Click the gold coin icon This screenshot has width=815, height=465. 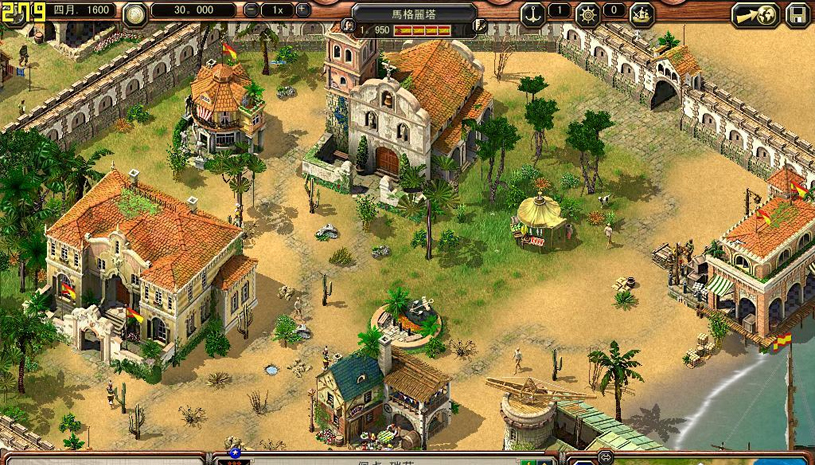click(x=135, y=13)
